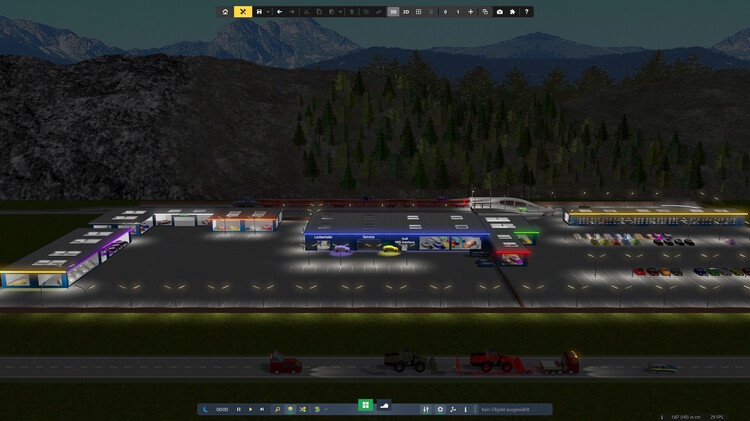The image size is (750, 421).
Task: Go to the home menu icon
Action: click(x=225, y=12)
